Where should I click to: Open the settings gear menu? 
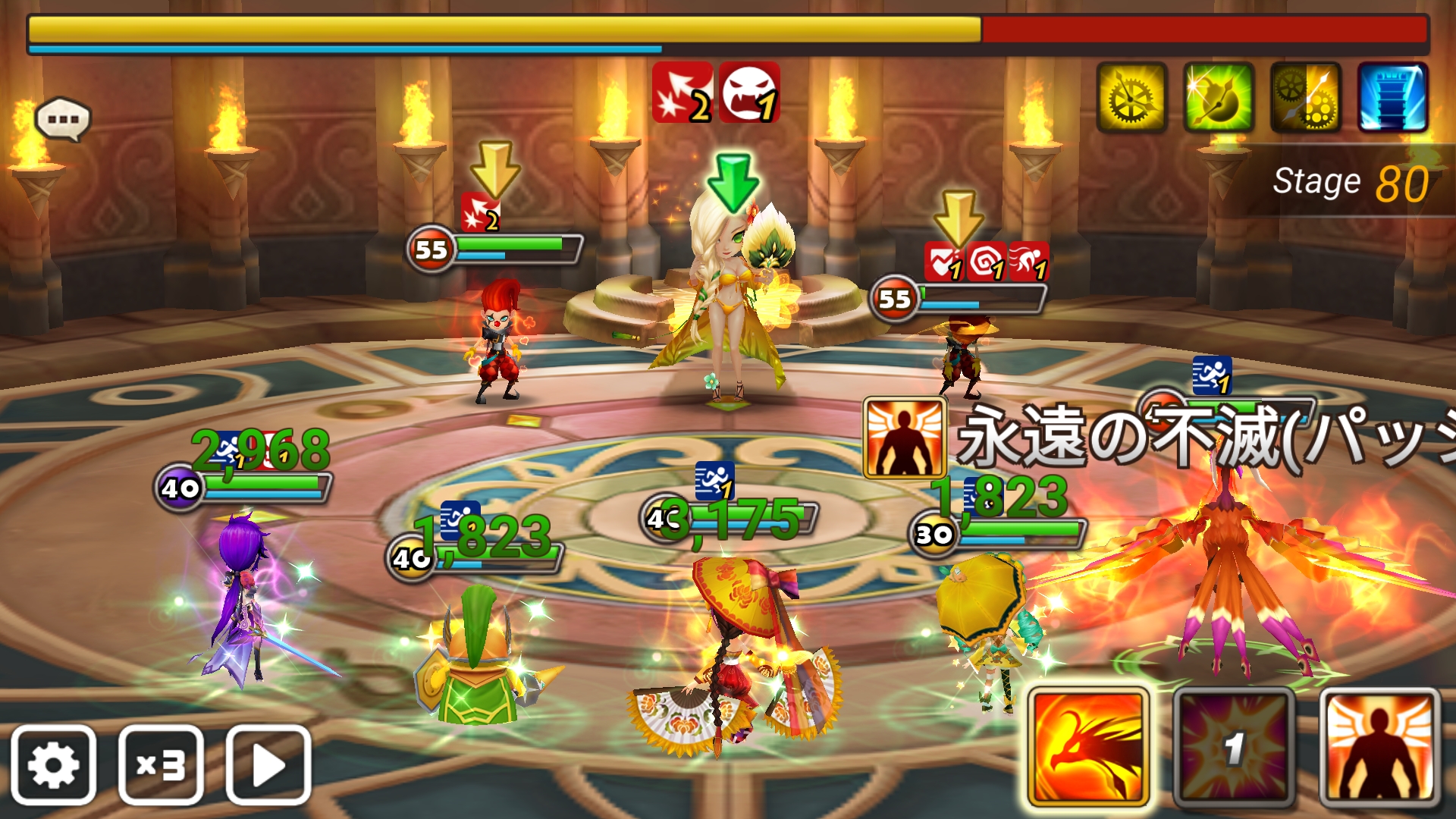[53, 764]
